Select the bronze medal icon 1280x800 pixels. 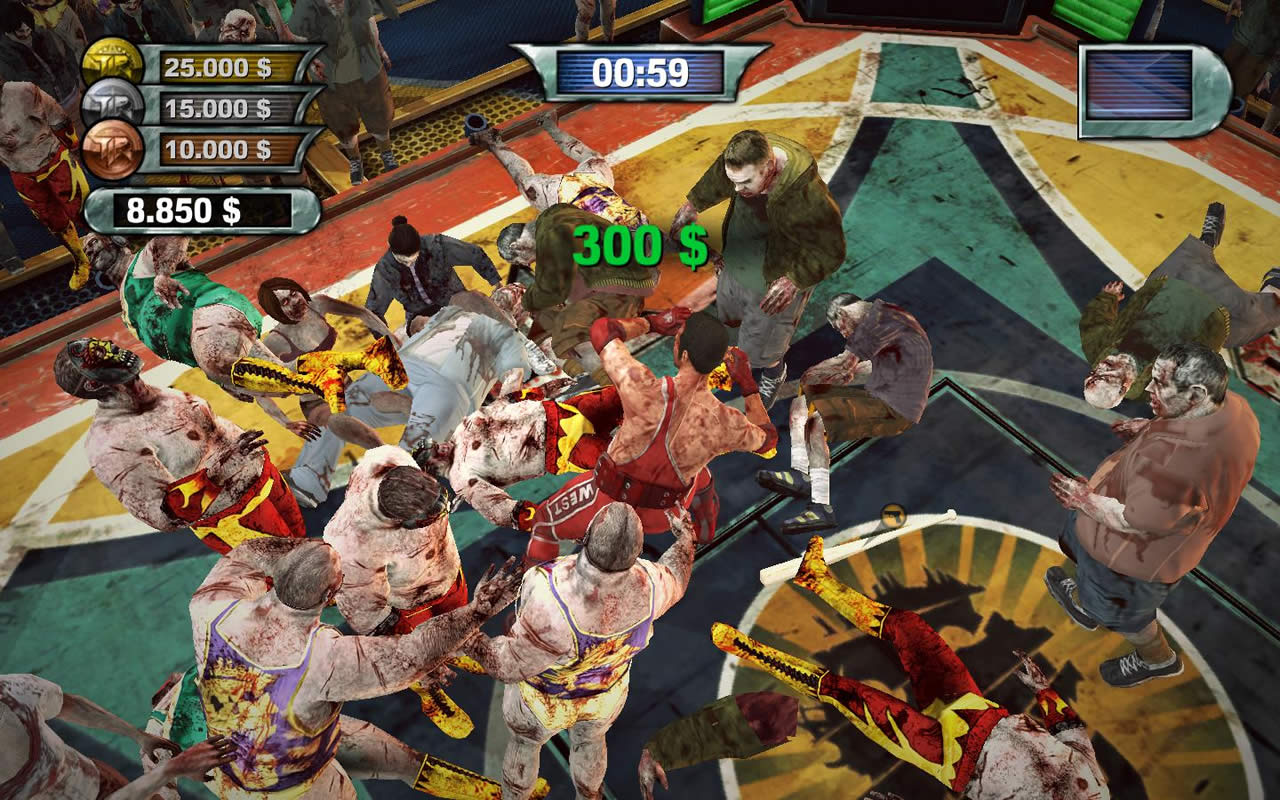112,150
